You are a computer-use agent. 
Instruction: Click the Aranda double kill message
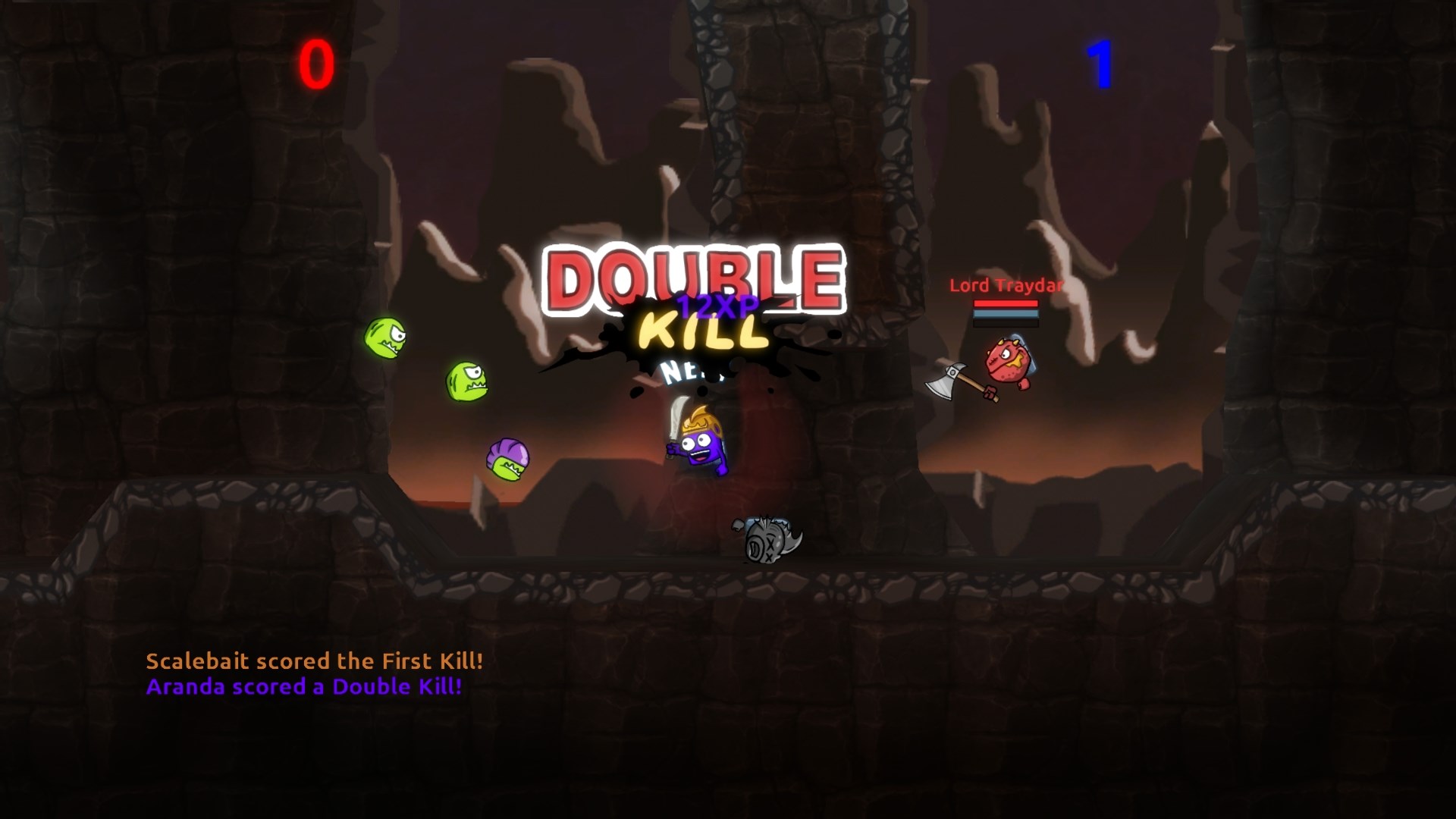(x=303, y=686)
